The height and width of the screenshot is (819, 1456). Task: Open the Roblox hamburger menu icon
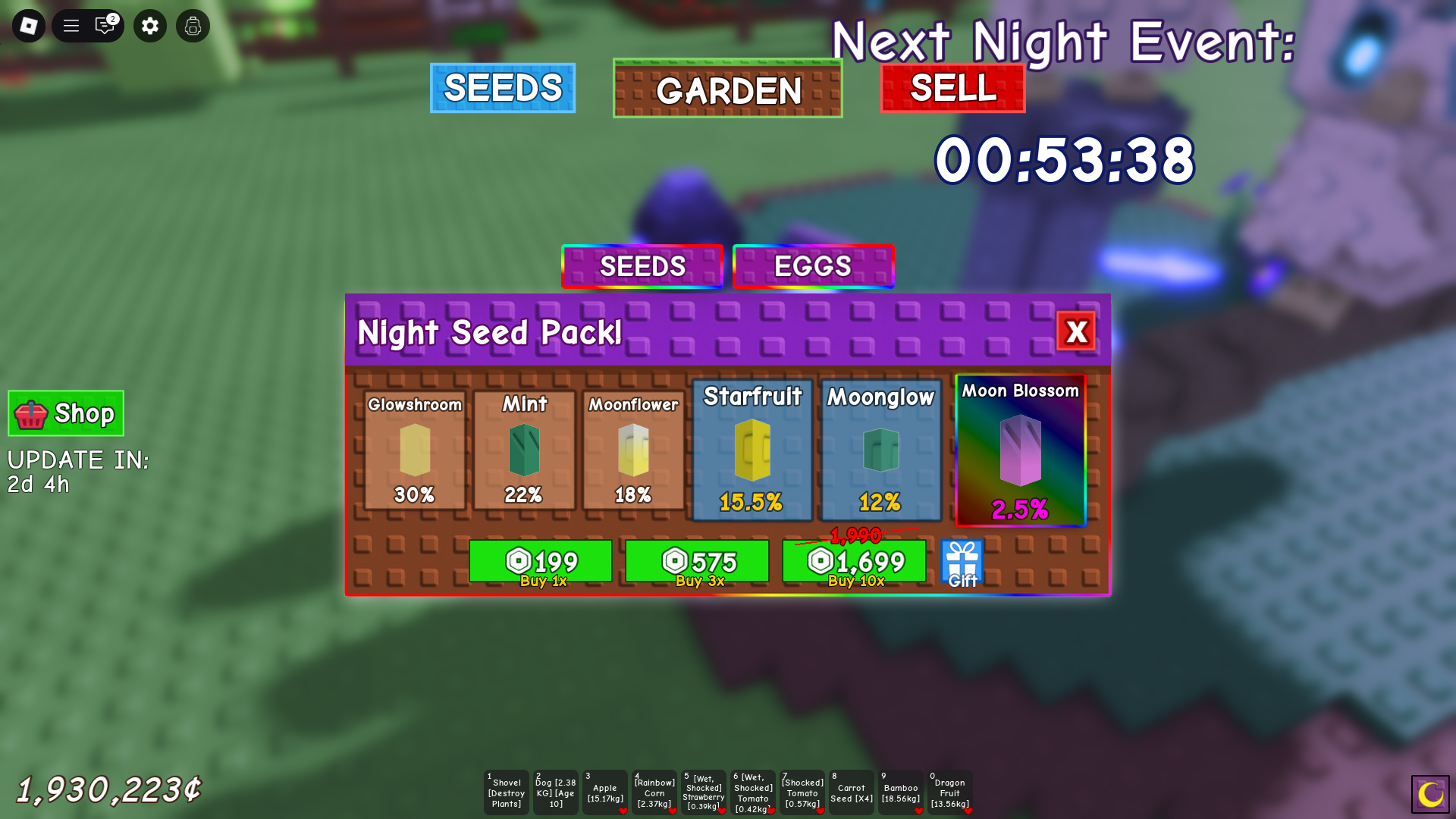[x=71, y=25]
